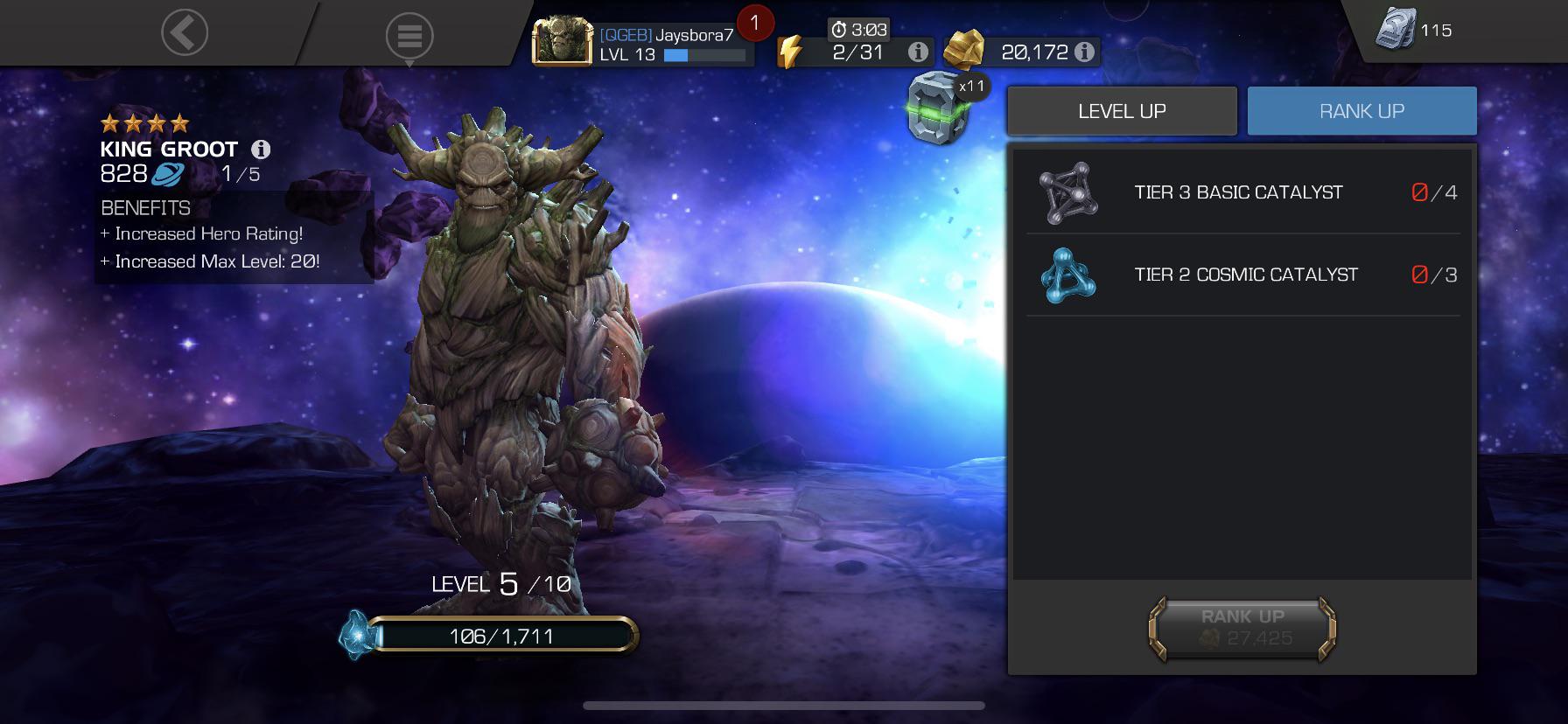Tap the level XP progress bar
This screenshot has width=1568, height=724.
click(506, 637)
